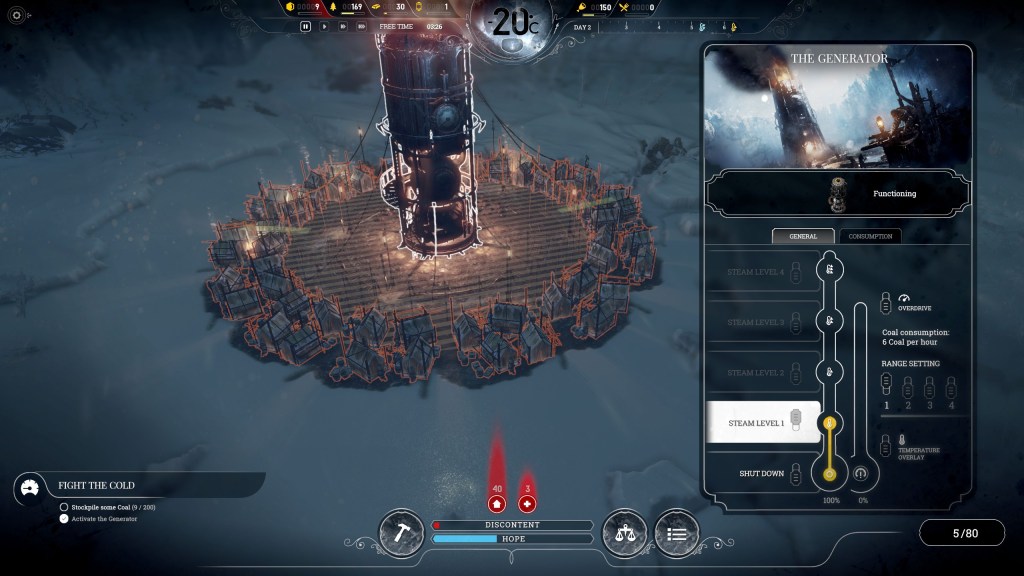This screenshot has height=576, width=1024.
Task: Set game speed to normal play
Action: point(323,26)
